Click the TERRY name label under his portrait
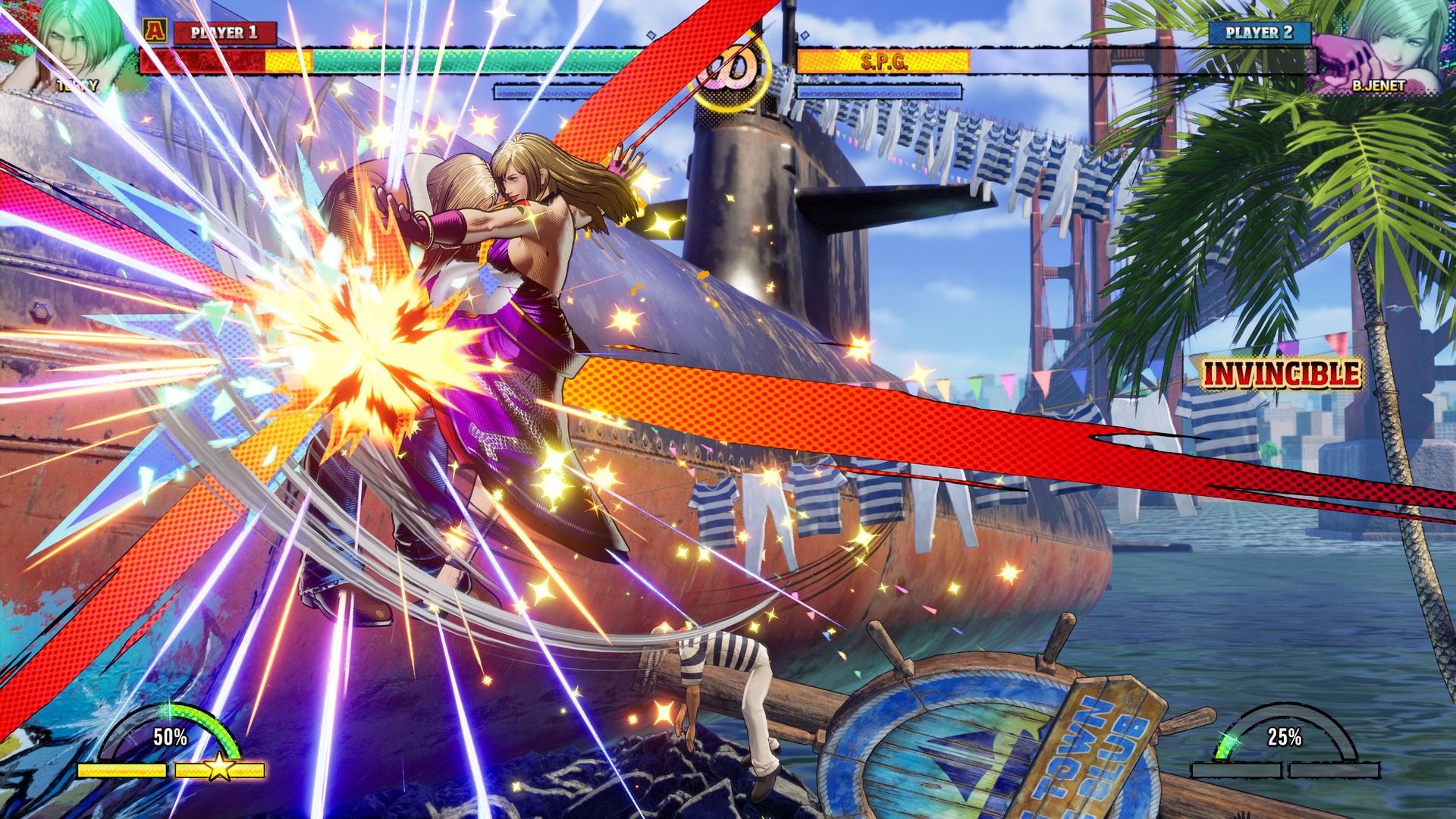The height and width of the screenshot is (819, 1456). point(75,86)
